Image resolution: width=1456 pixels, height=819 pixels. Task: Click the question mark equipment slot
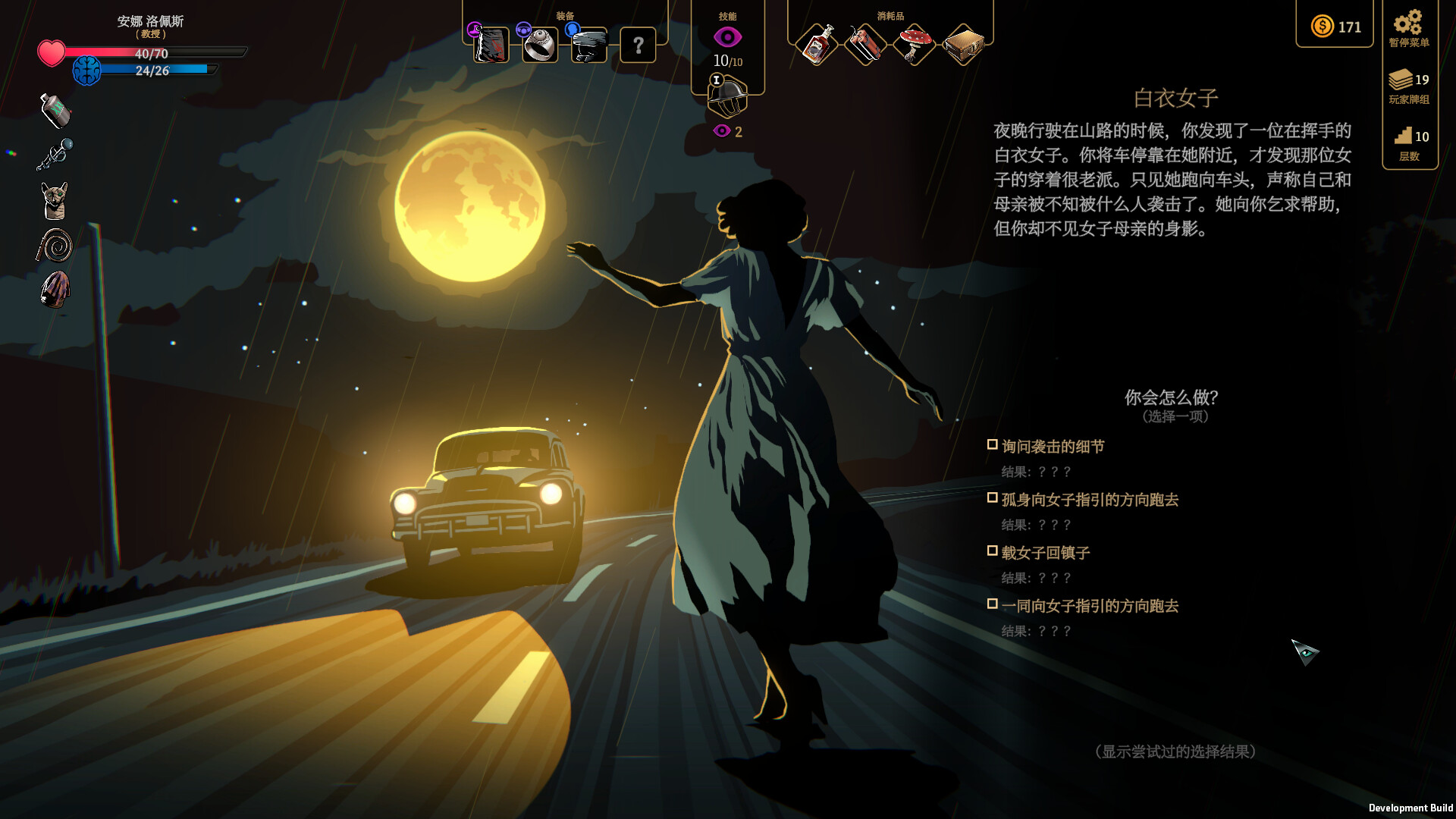637,45
